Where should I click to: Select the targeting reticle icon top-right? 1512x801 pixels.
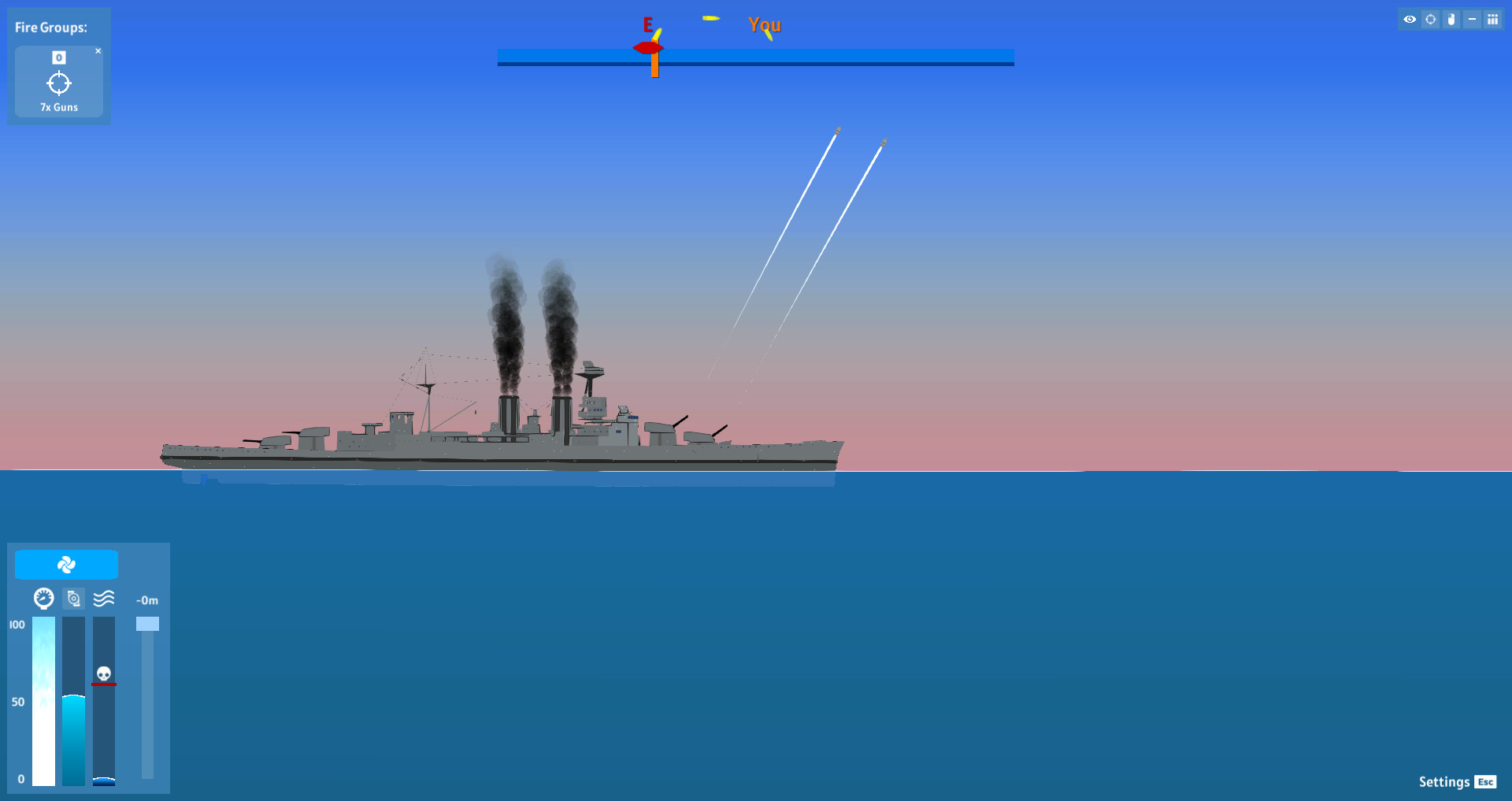point(1430,19)
